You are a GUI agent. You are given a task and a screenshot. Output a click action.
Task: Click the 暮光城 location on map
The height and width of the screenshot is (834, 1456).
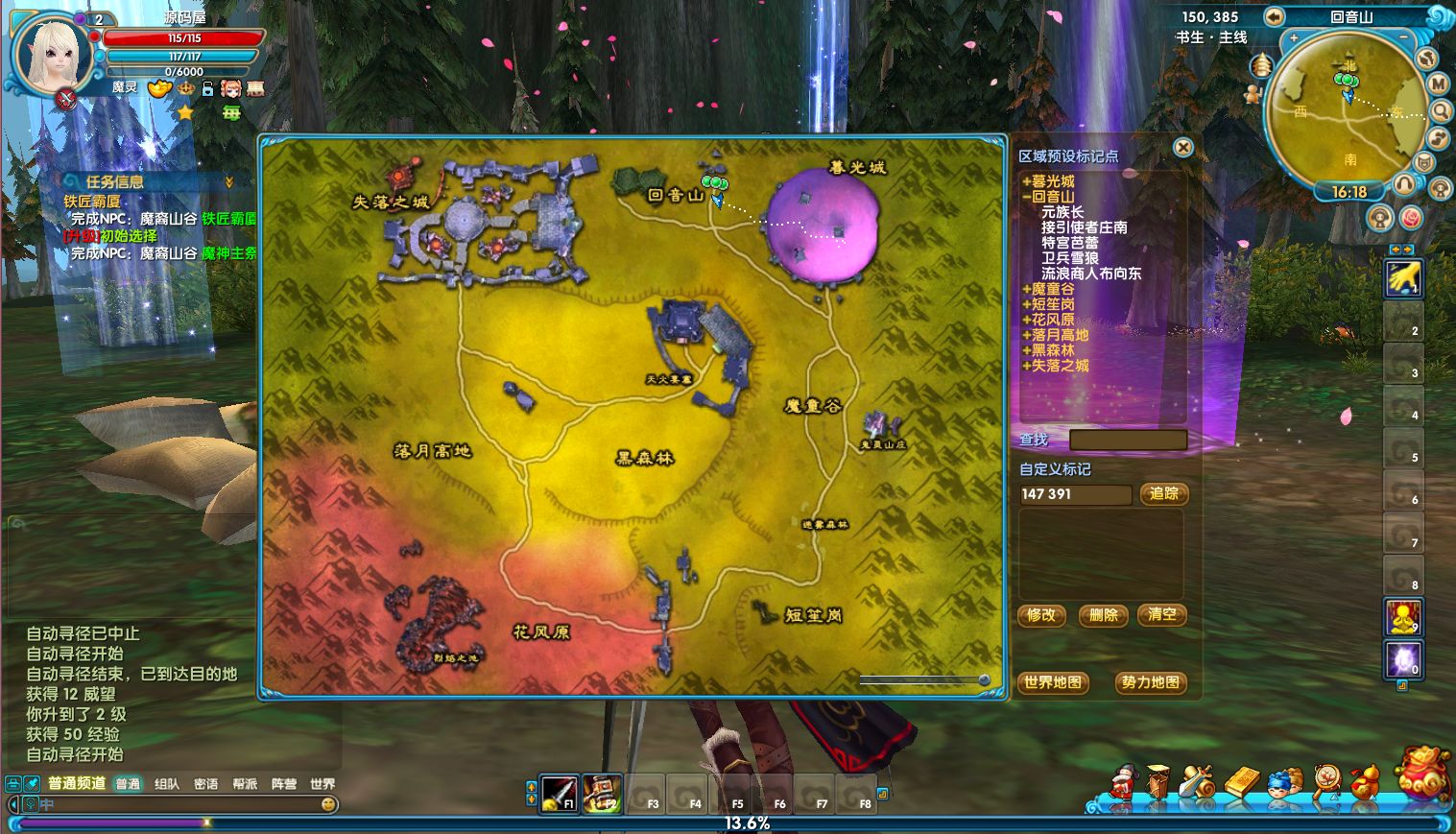point(823,228)
